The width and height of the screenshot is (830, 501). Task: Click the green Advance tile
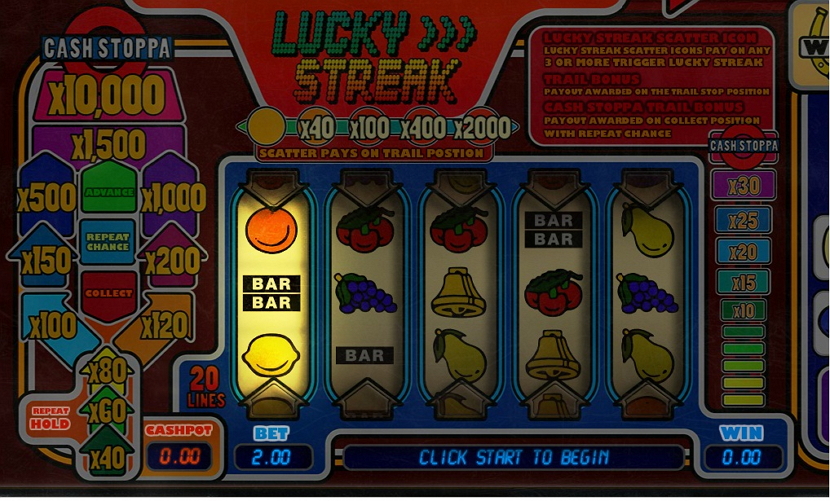tap(108, 190)
